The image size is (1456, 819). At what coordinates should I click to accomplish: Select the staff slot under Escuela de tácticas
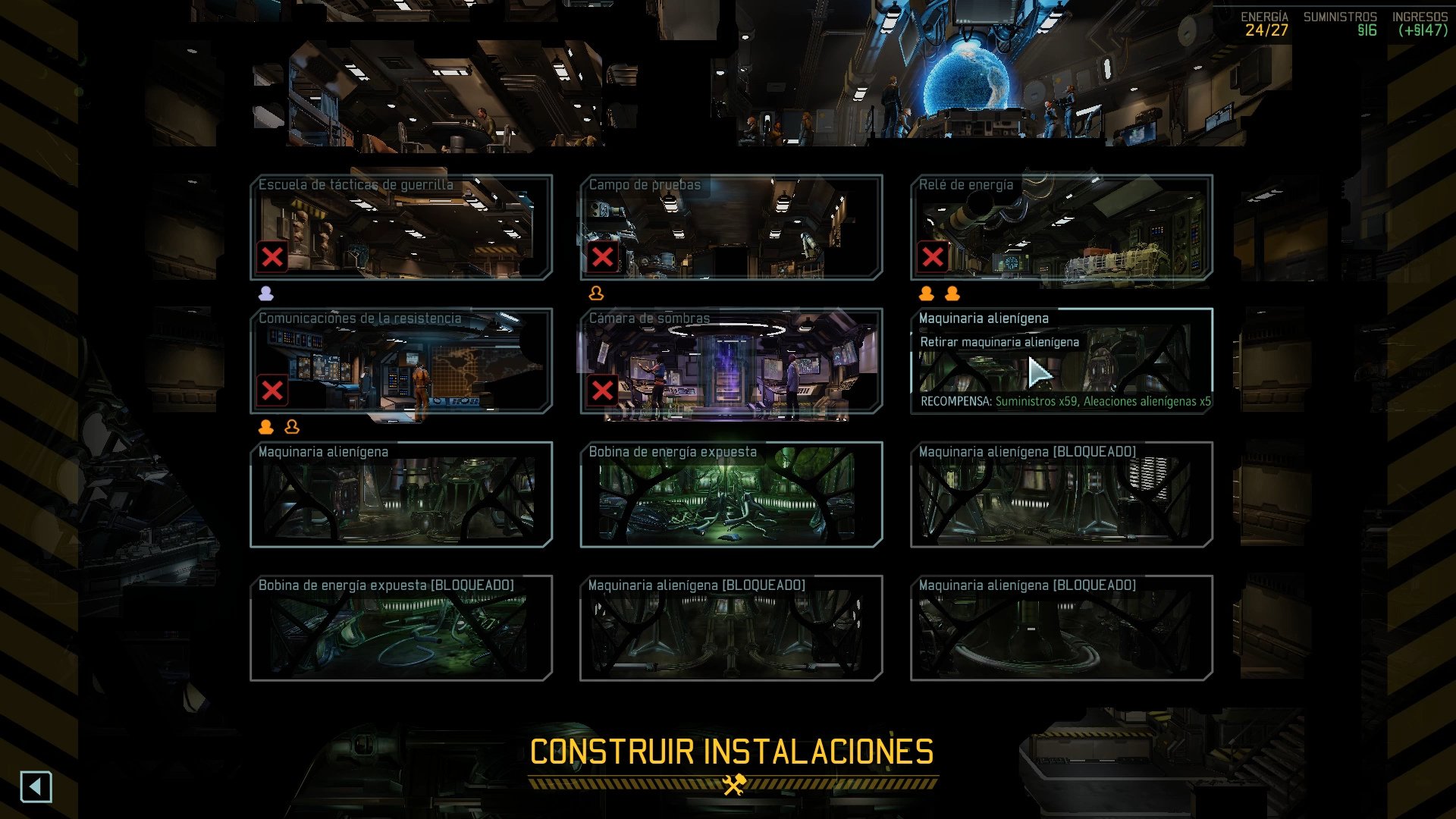click(x=266, y=293)
